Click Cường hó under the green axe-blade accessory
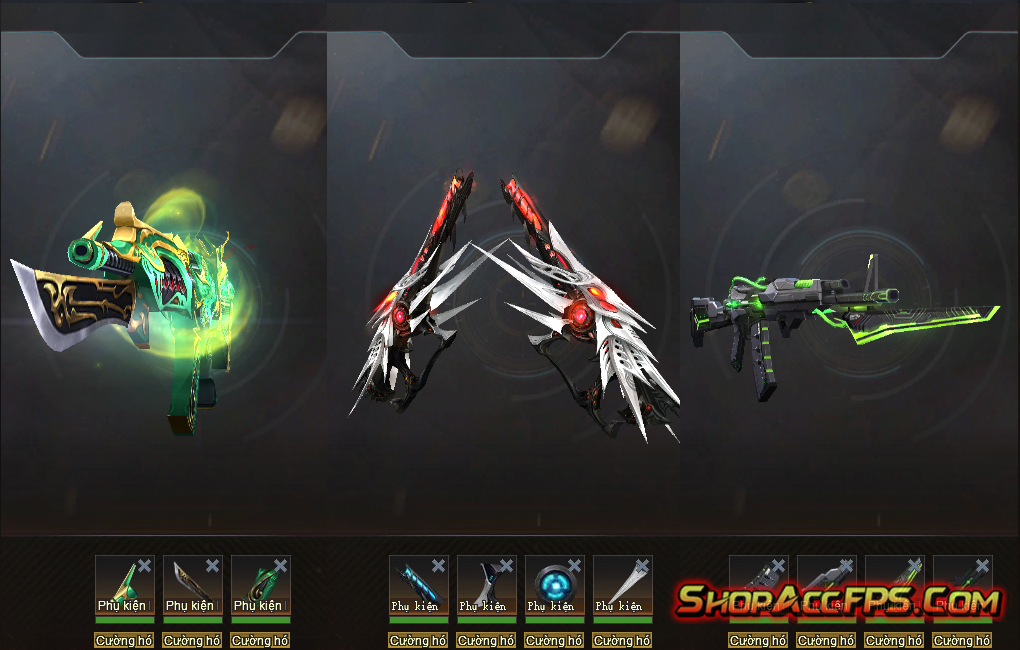 tap(125, 640)
